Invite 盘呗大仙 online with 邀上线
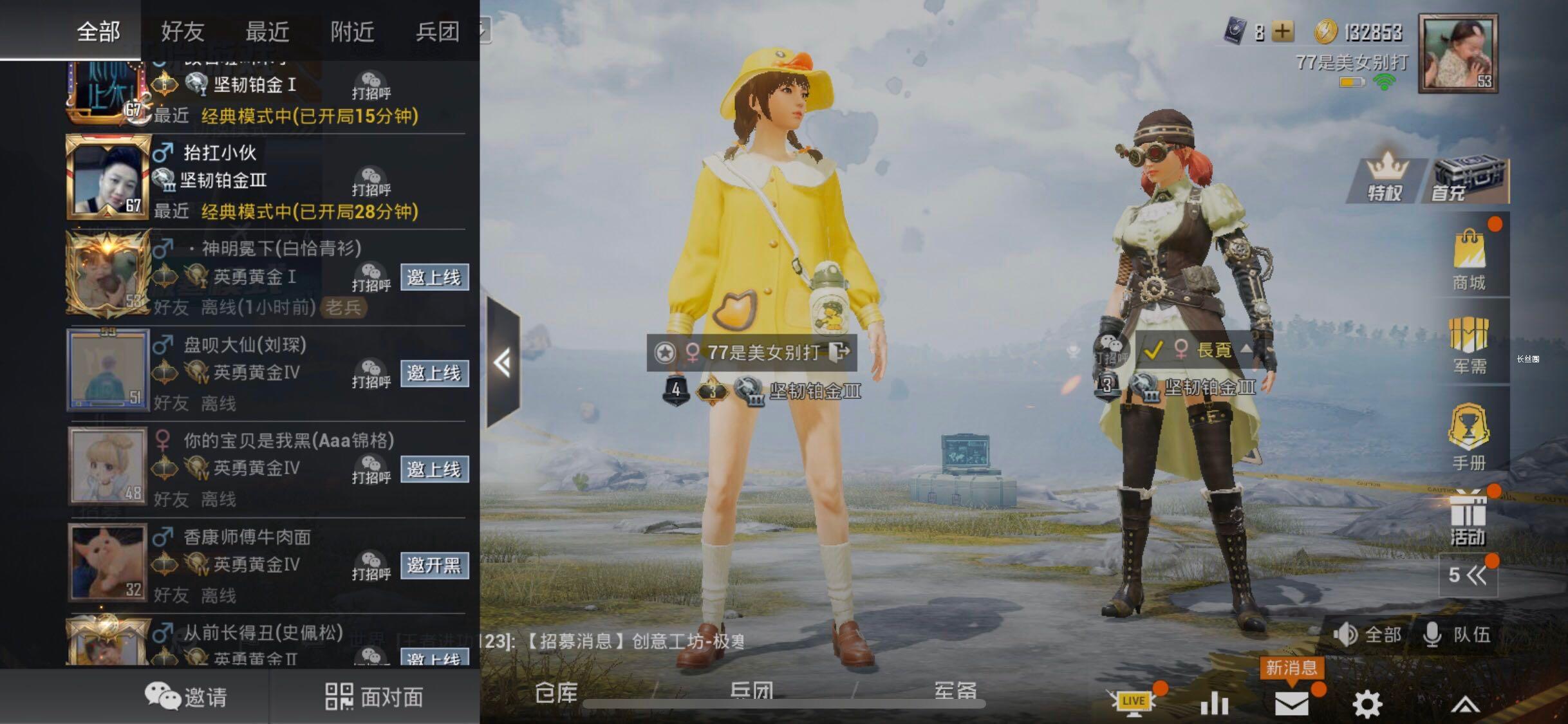Viewport: 1568px width, 724px height. (434, 373)
